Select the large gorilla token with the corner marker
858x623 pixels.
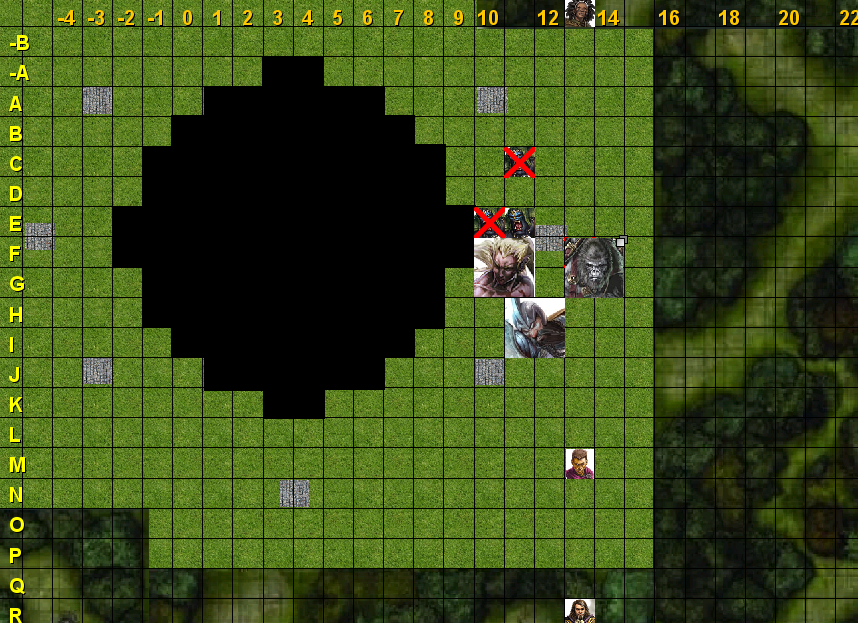(x=594, y=267)
